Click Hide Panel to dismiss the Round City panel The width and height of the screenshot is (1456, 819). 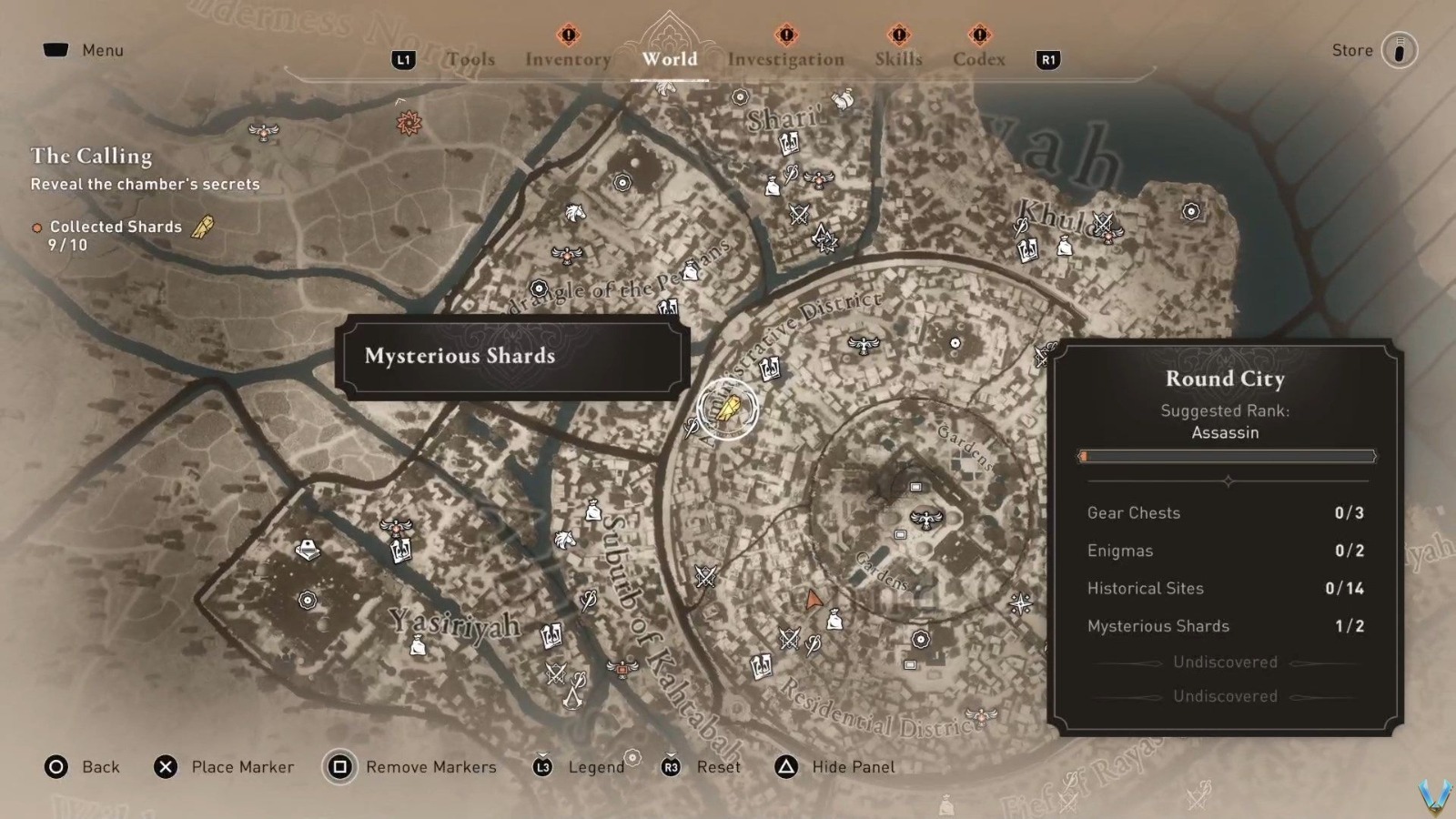852,767
